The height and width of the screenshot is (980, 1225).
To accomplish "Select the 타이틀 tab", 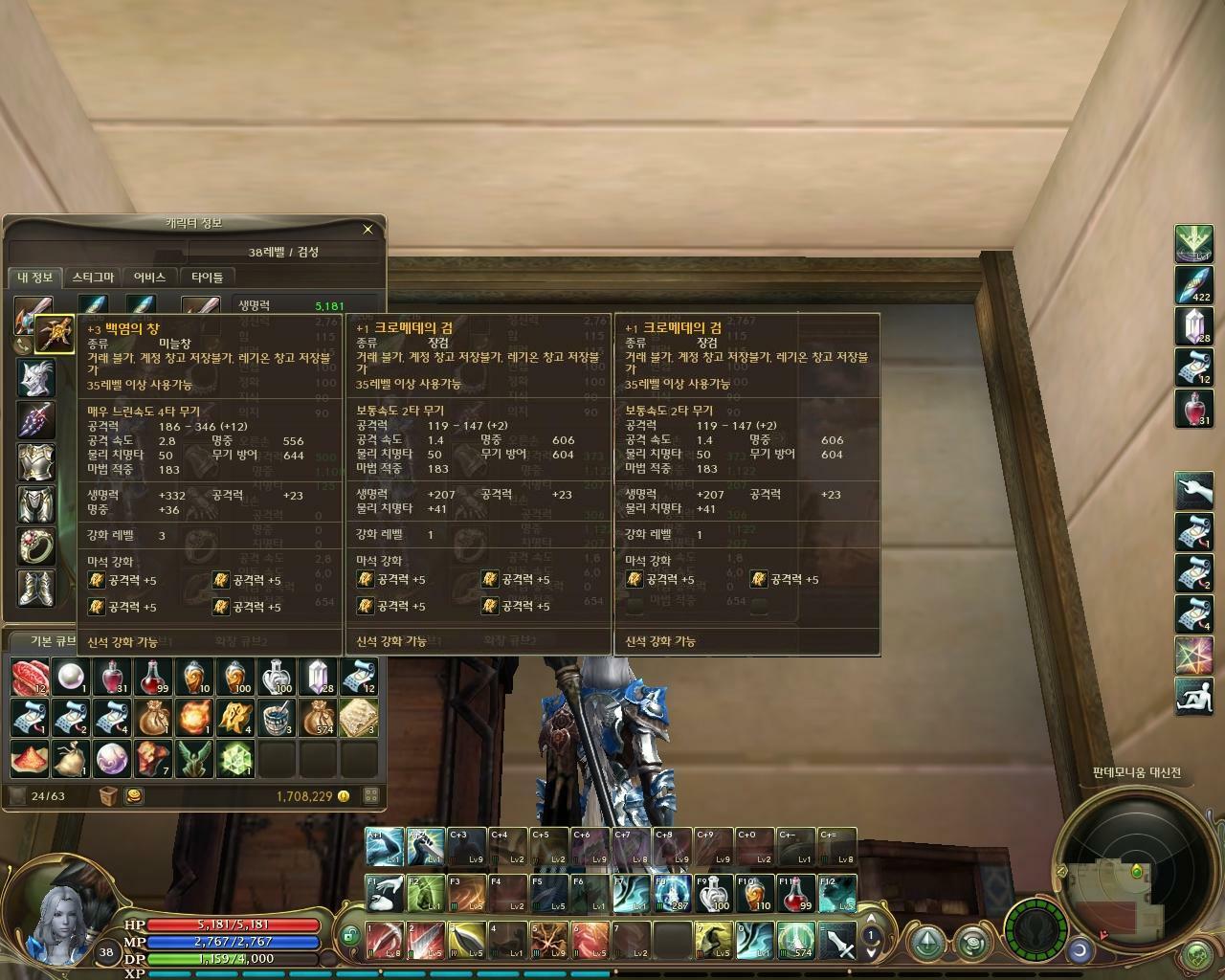I will click(207, 278).
